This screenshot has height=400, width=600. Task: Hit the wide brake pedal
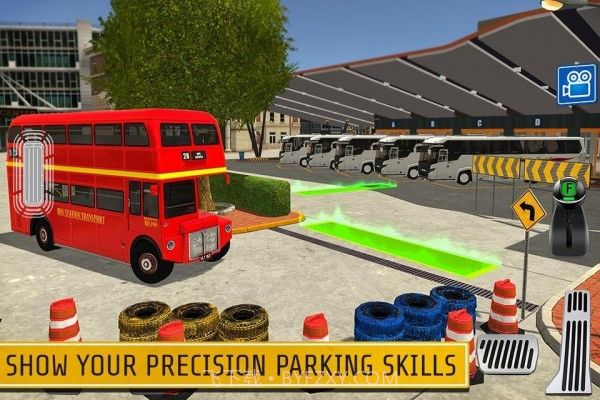point(506,354)
